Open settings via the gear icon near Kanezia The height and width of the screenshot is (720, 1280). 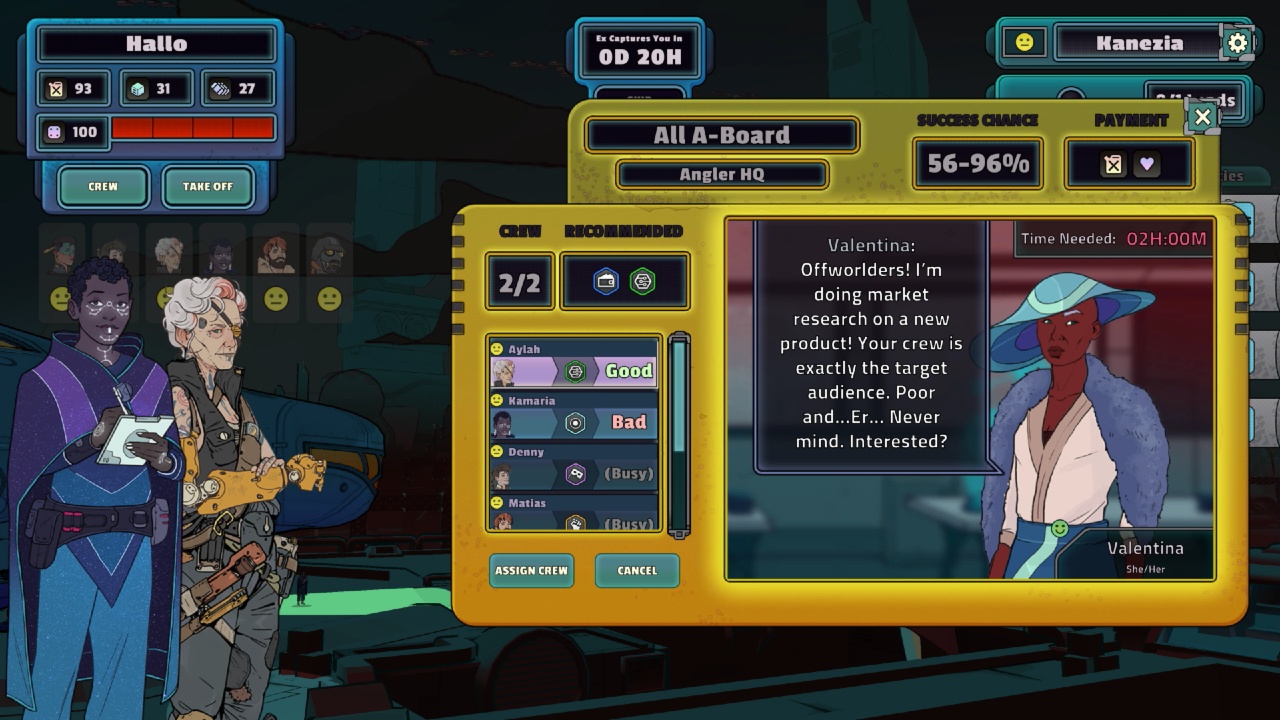pyautogui.click(x=1237, y=42)
